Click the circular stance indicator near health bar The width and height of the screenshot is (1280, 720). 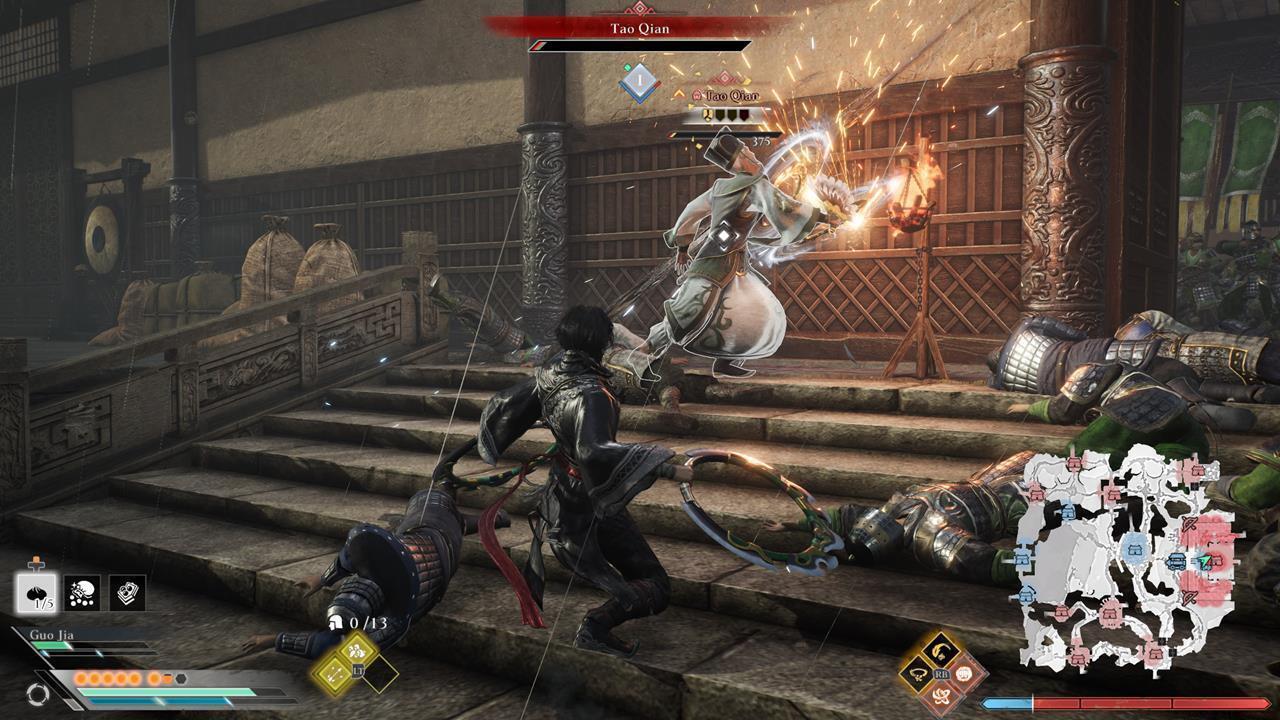[40, 693]
